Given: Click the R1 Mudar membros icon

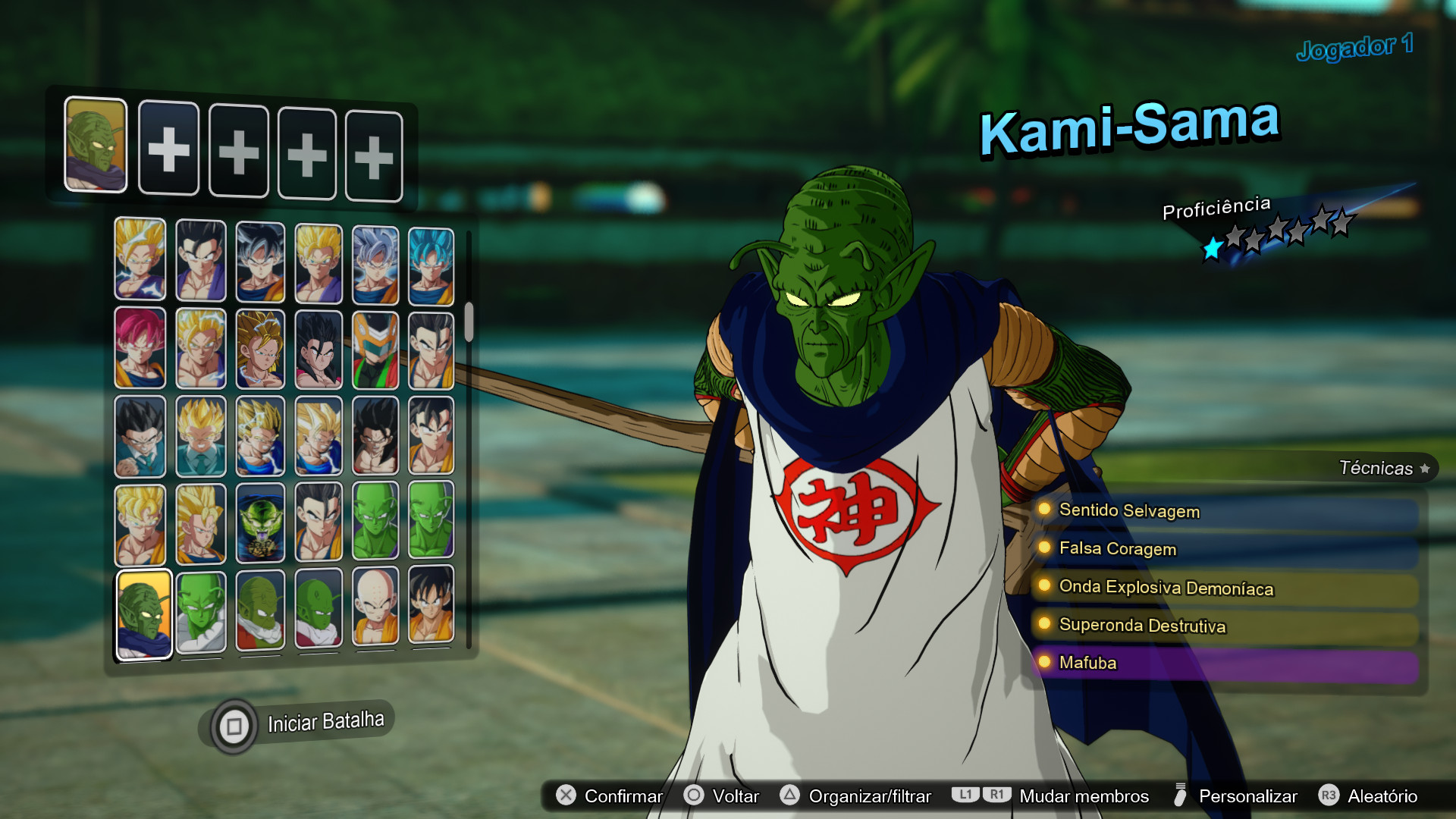Looking at the screenshot, I should (x=996, y=795).
